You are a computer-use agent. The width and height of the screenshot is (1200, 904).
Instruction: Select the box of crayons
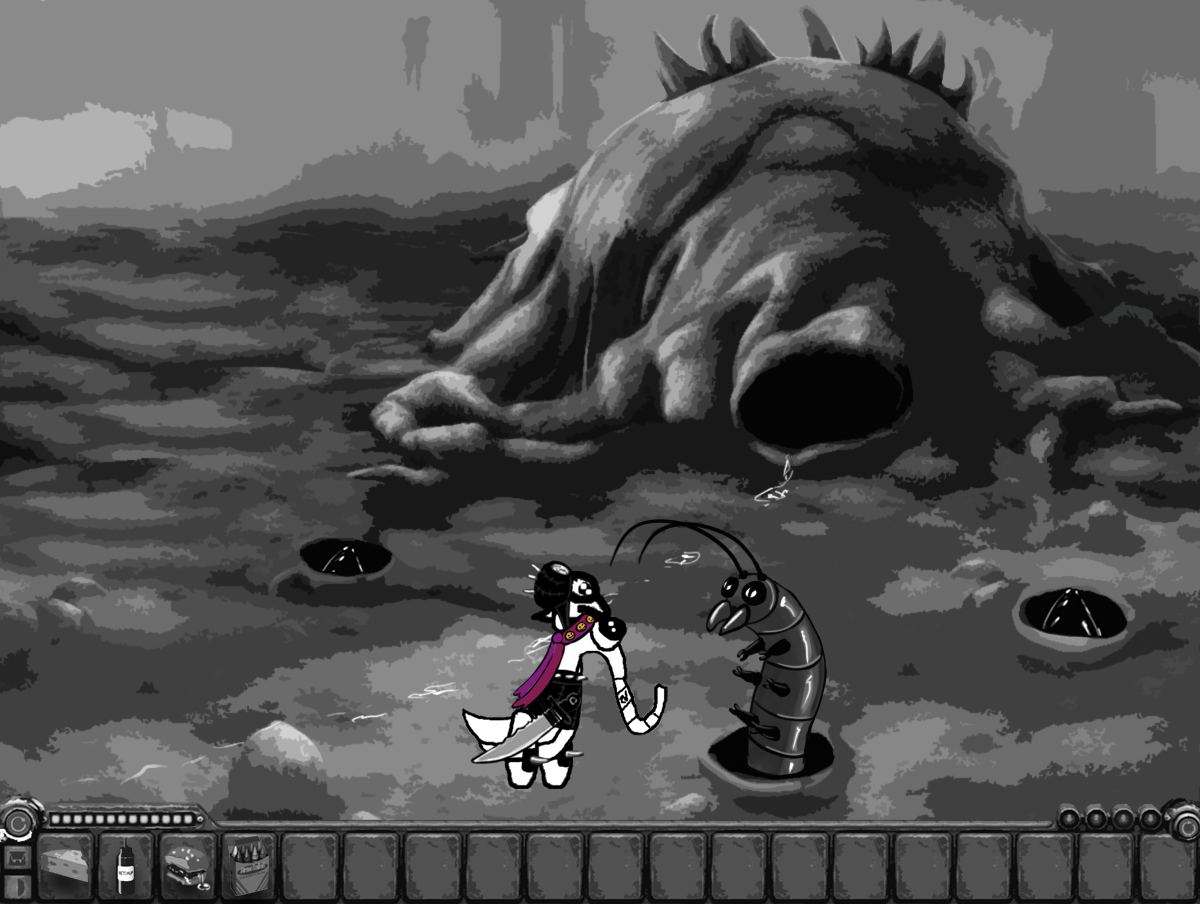click(x=249, y=864)
